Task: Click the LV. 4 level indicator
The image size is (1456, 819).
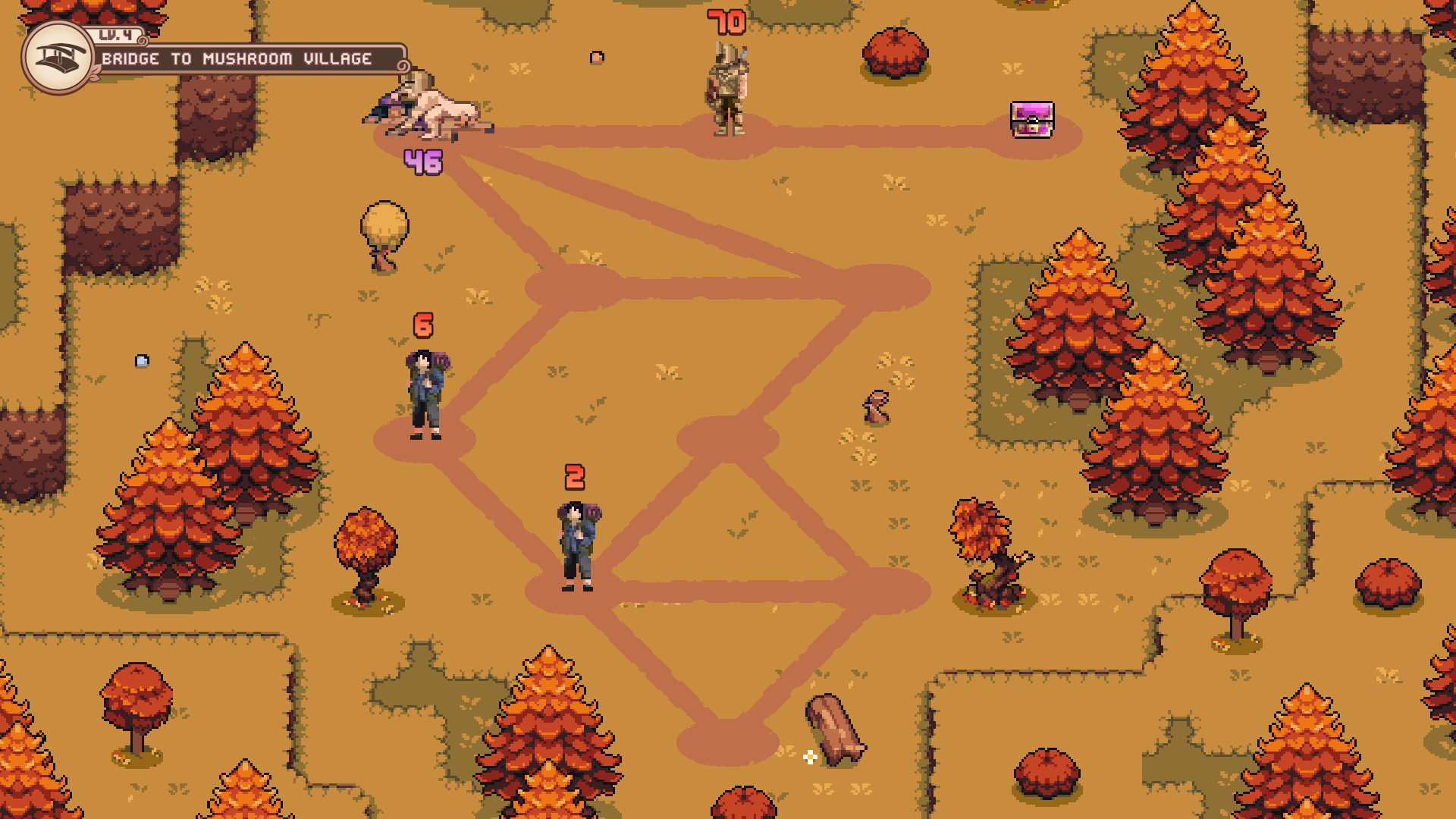Action: (114, 36)
